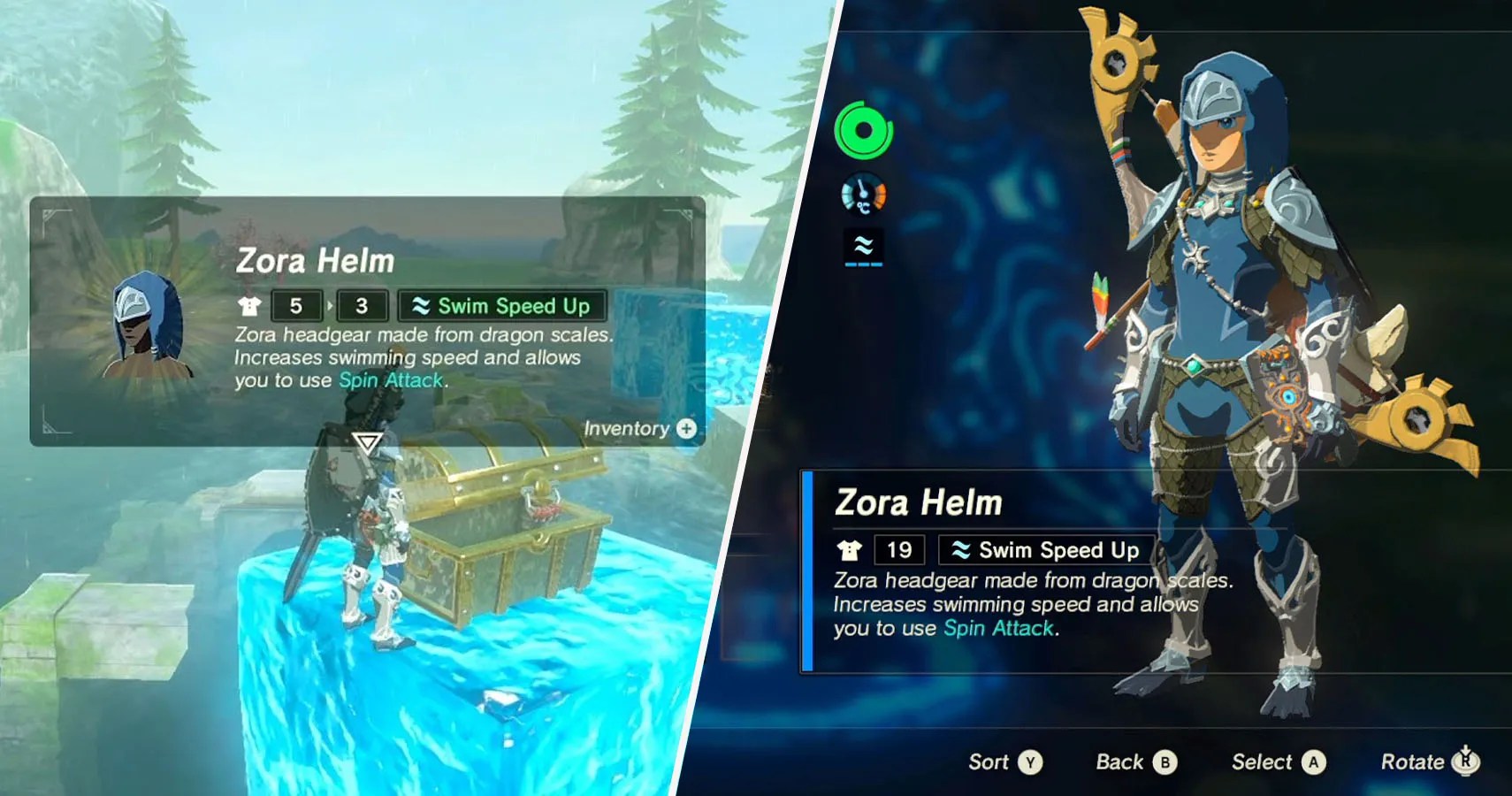Click the temperature gauge status icon
Screen dimensions: 1512x796
pyautogui.click(x=863, y=195)
